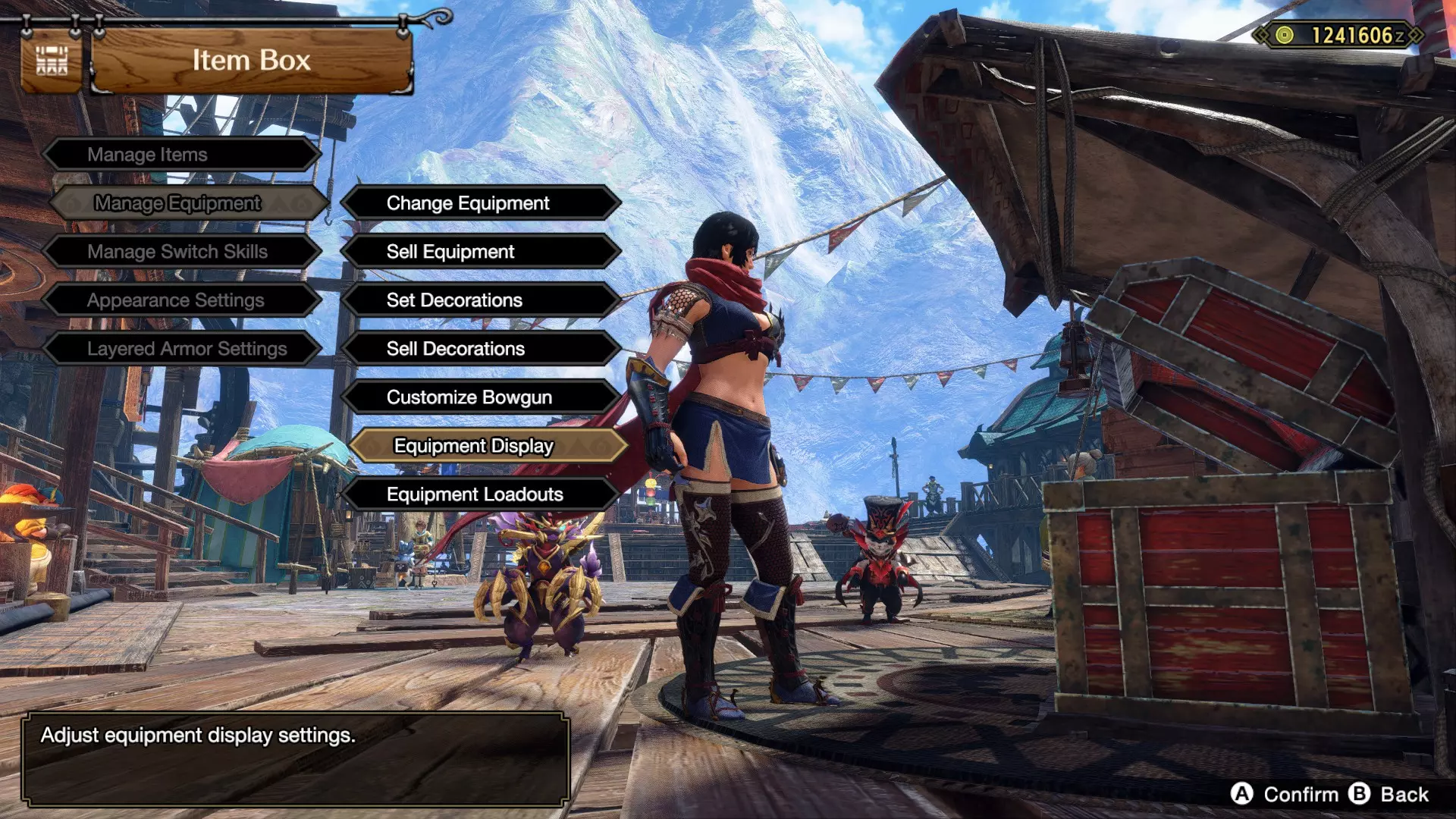Viewport: 1456px width, 819px height.
Task: Select Manage Equipment in the Item Box
Action: (x=188, y=203)
